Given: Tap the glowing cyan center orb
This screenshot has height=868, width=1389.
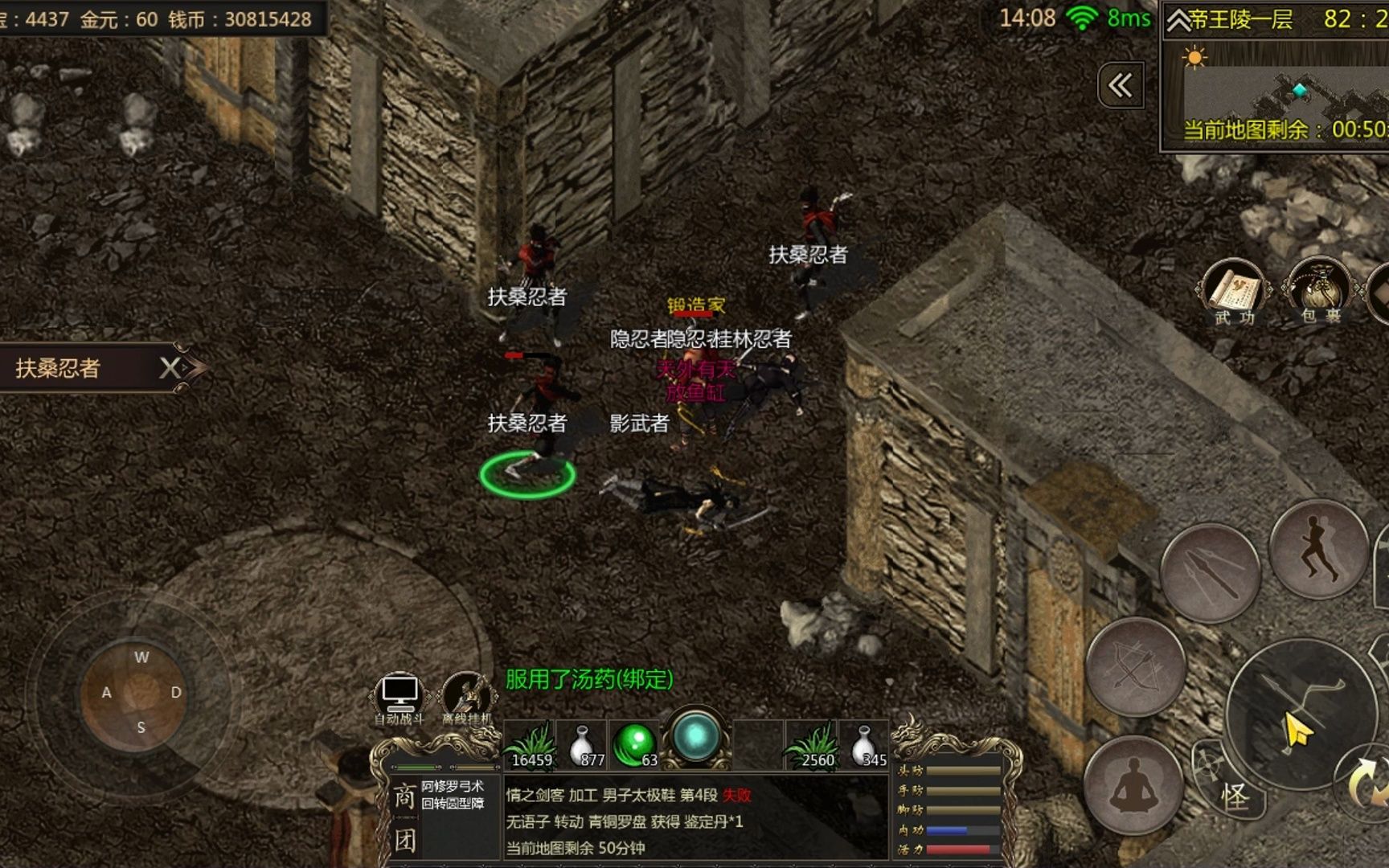Looking at the screenshot, I should (x=695, y=735).
